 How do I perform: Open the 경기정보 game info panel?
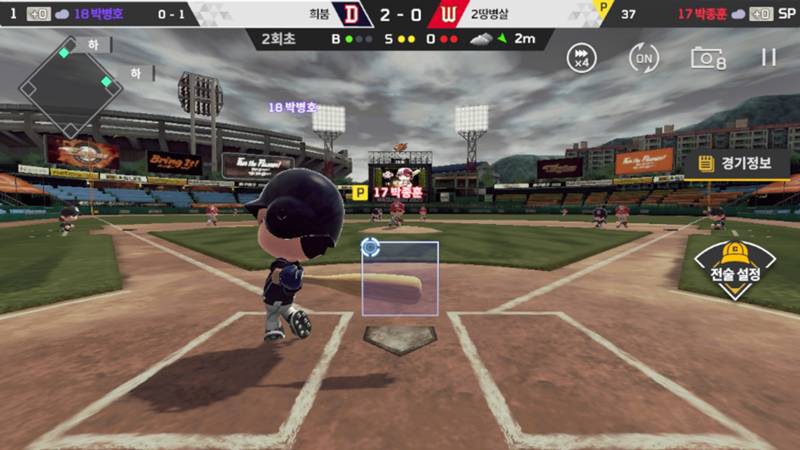pyautogui.click(x=736, y=164)
